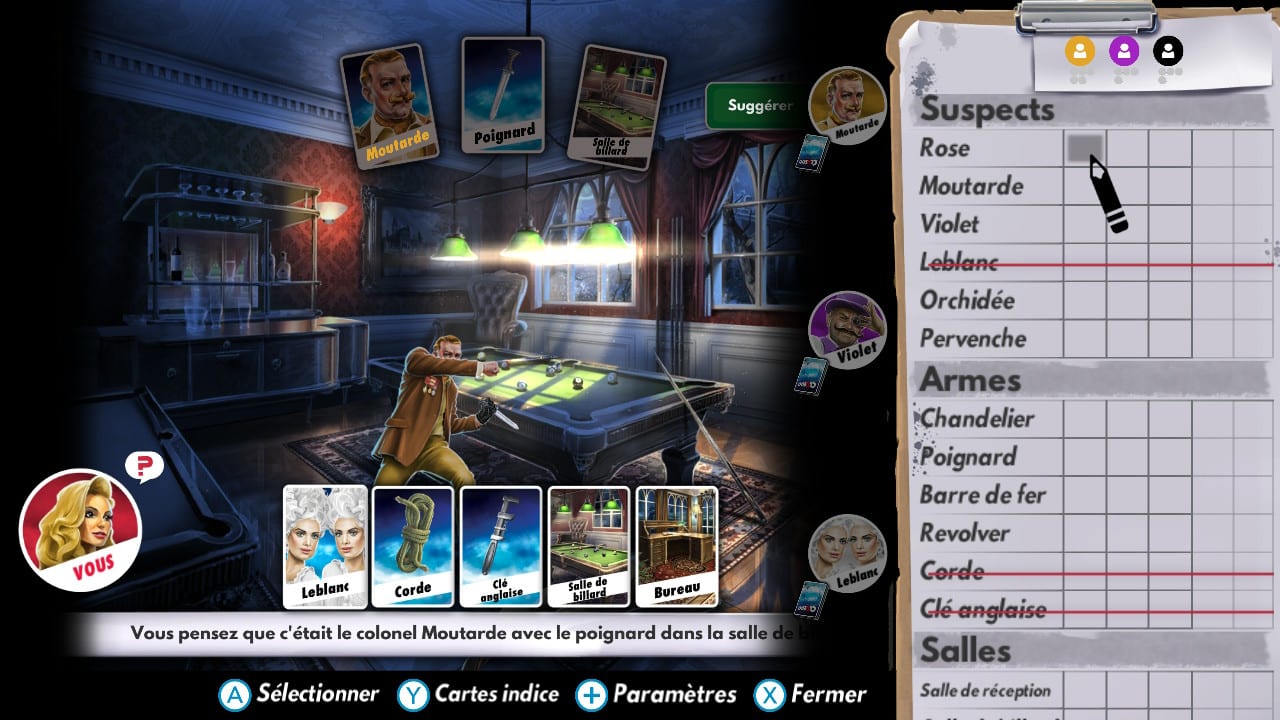This screenshot has height=720, width=1280.
Task: Open Cartes indice with the Y option
Action: coord(478,692)
